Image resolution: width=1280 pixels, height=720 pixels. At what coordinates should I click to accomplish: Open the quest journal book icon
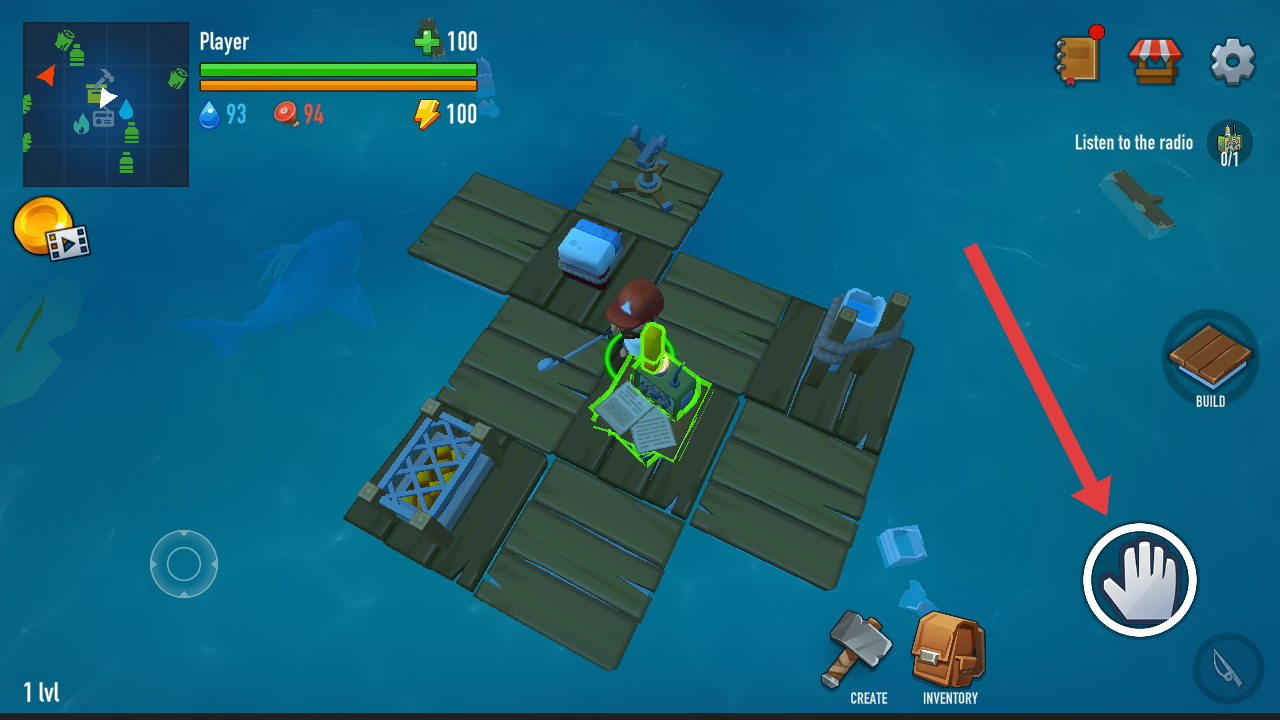(x=1079, y=58)
